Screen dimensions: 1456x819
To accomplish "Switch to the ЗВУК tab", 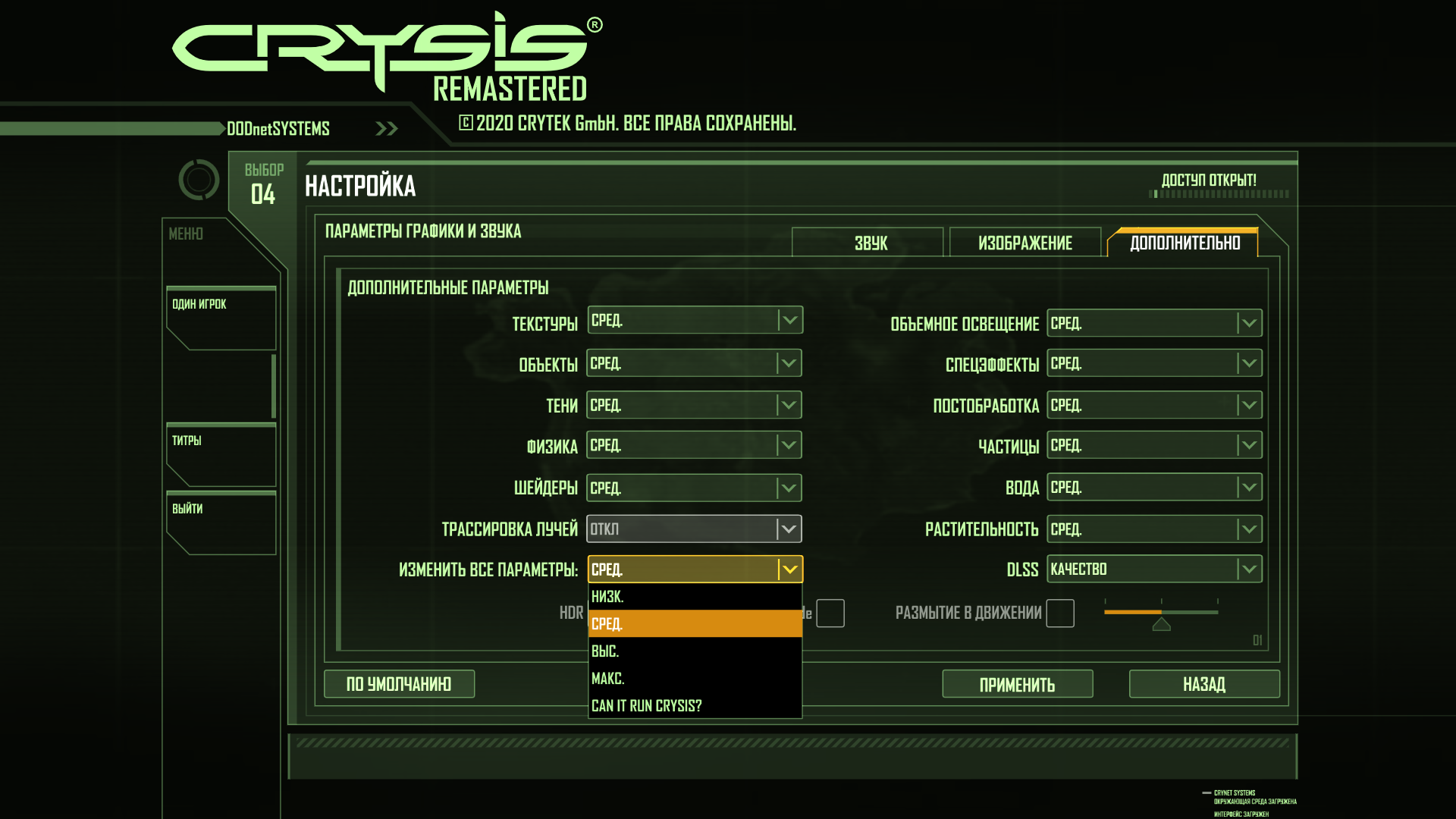I will [868, 243].
